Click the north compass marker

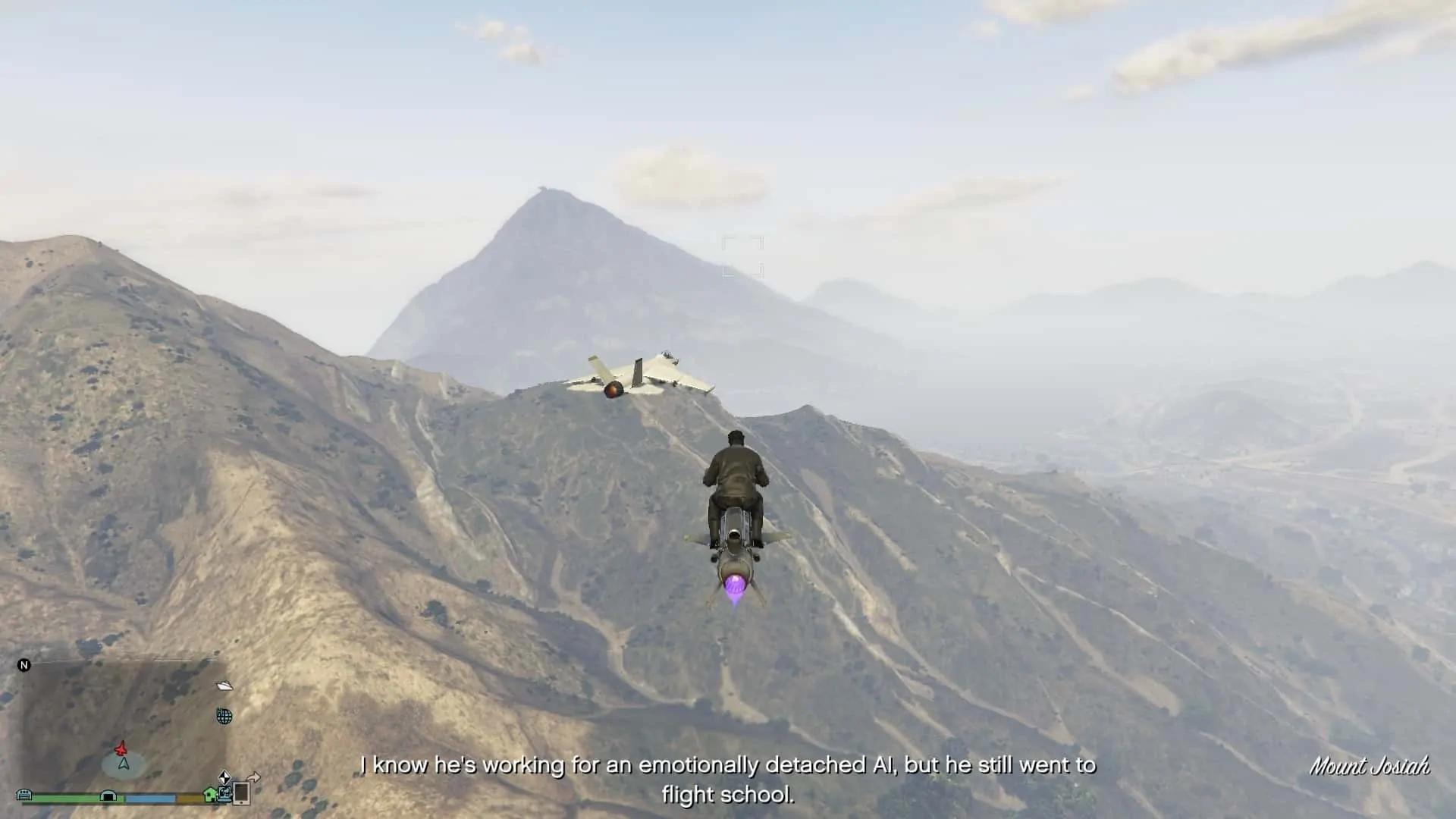click(24, 665)
